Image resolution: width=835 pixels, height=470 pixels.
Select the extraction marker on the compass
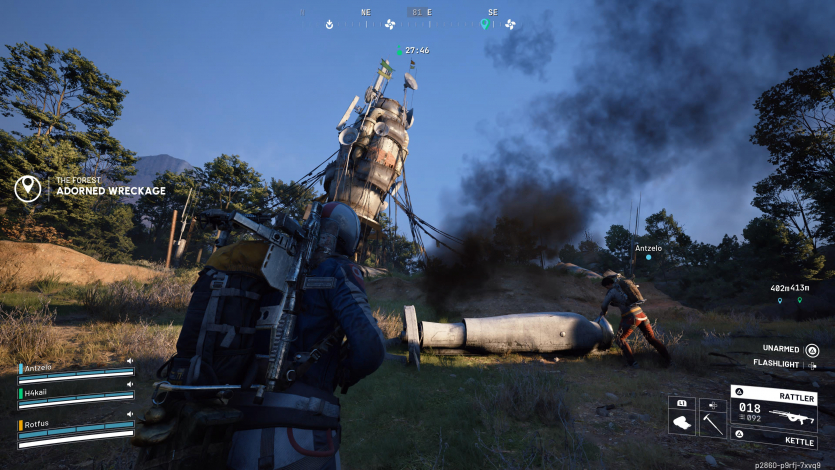coord(329,24)
